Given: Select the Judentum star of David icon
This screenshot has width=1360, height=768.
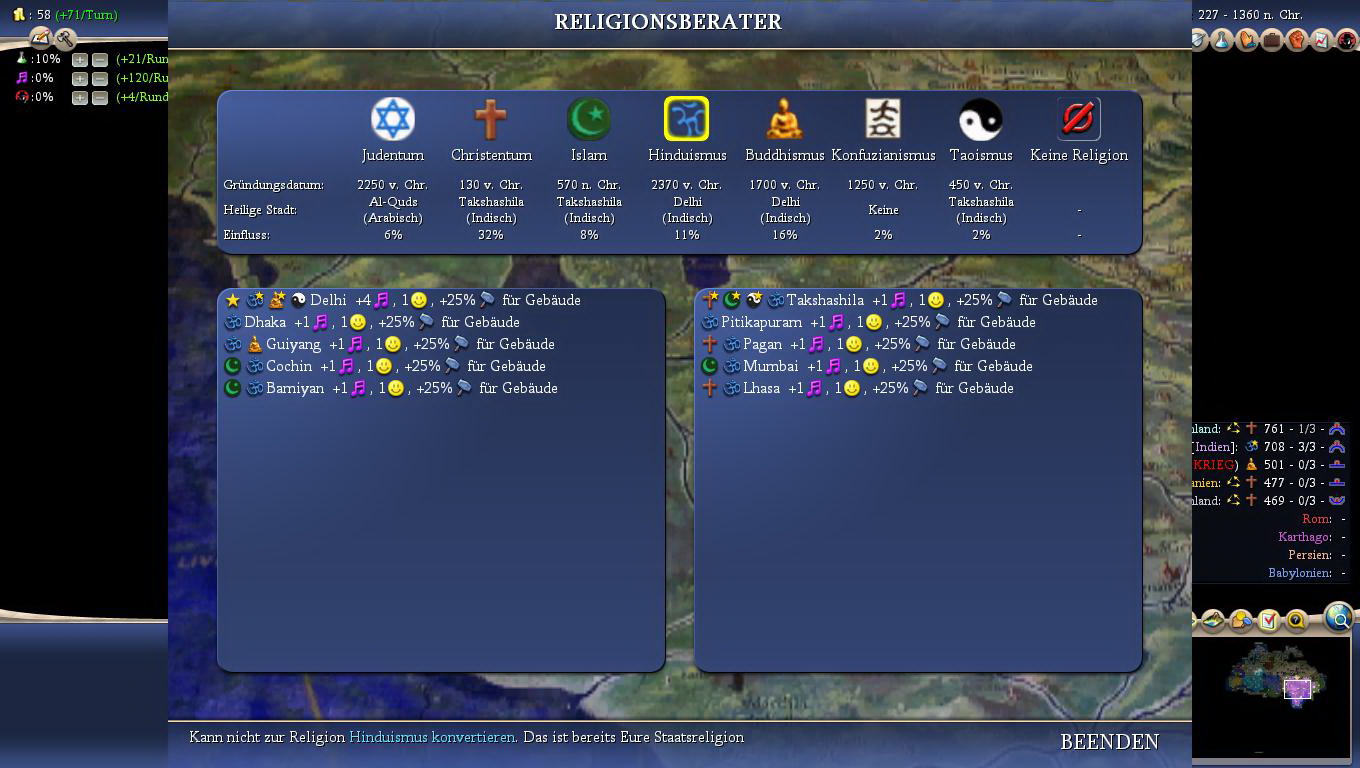Looking at the screenshot, I should [393, 120].
